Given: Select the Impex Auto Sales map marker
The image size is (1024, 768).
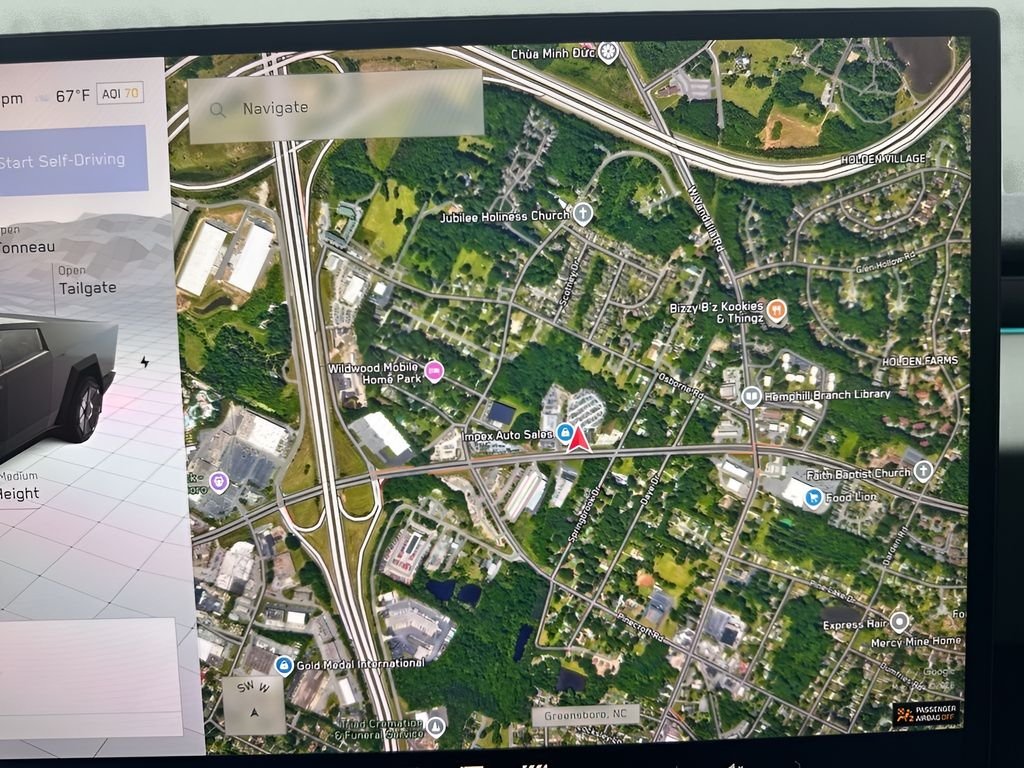Looking at the screenshot, I should tap(565, 433).
